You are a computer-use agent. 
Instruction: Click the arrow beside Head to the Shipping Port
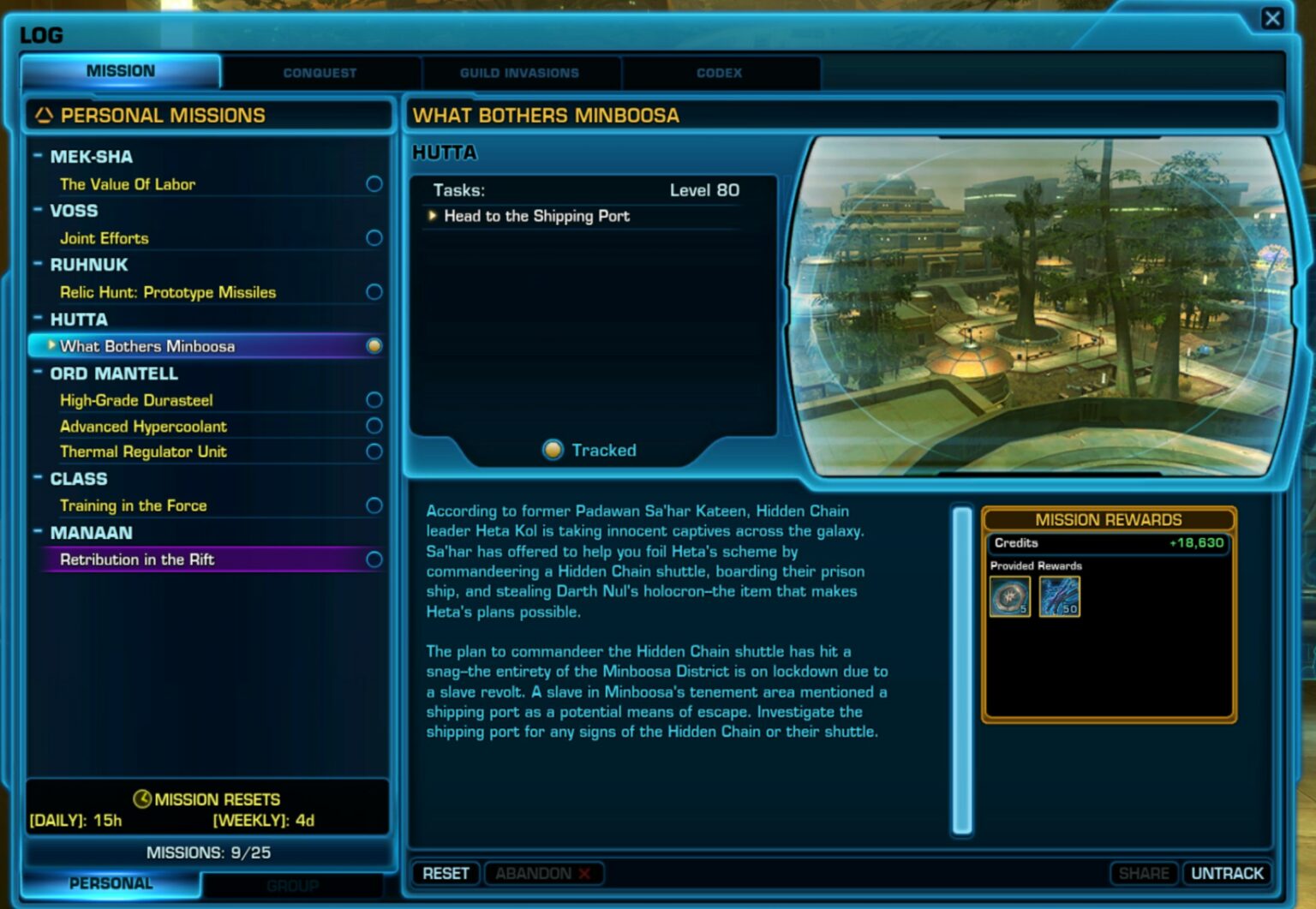[432, 217]
